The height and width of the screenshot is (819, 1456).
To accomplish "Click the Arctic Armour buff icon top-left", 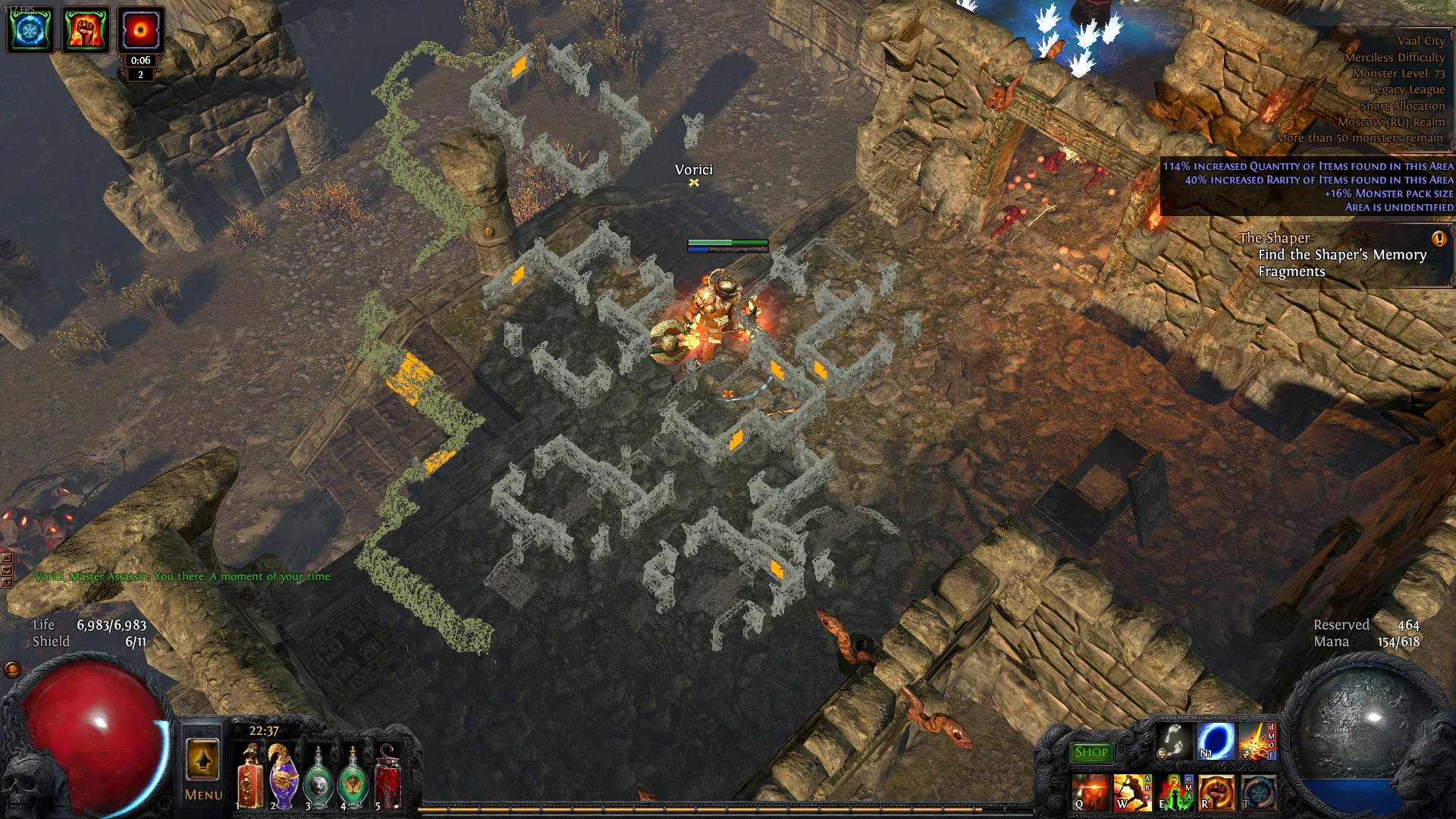I will coord(29,29).
